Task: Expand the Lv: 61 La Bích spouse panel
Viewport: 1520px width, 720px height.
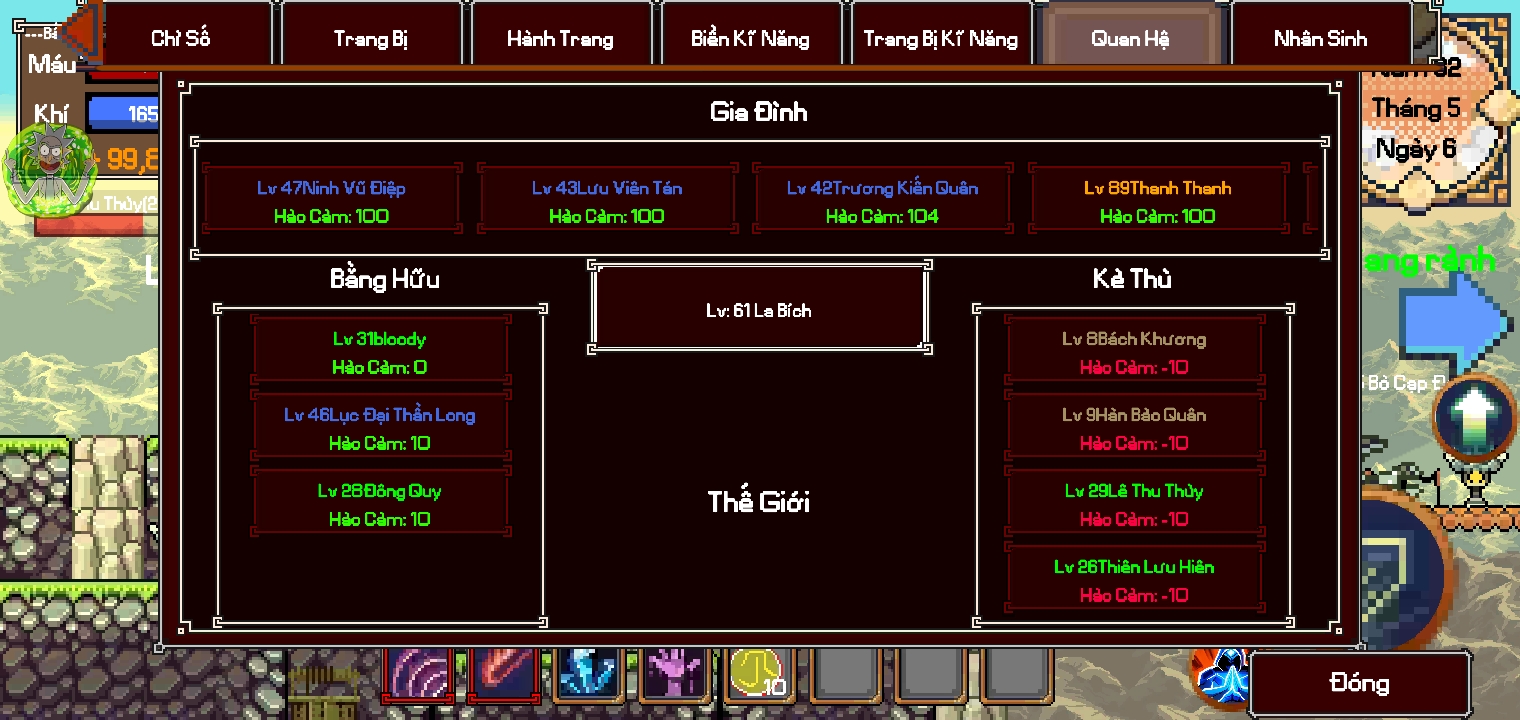Action: click(x=759, y=308)
